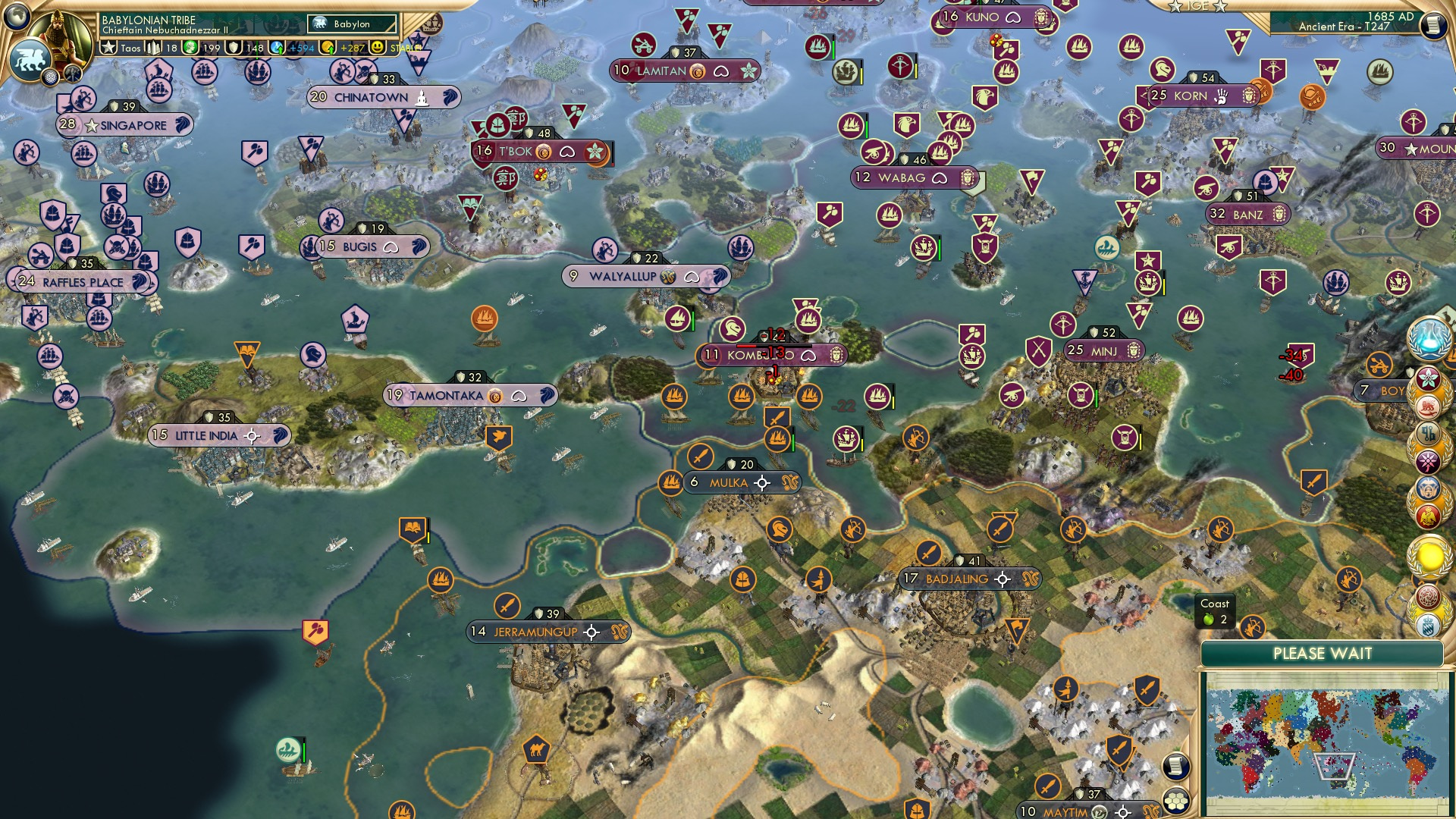1456x819 pixels.
Task: Click the Ancient Era T247 turn banner
Action: point(1344,27)
